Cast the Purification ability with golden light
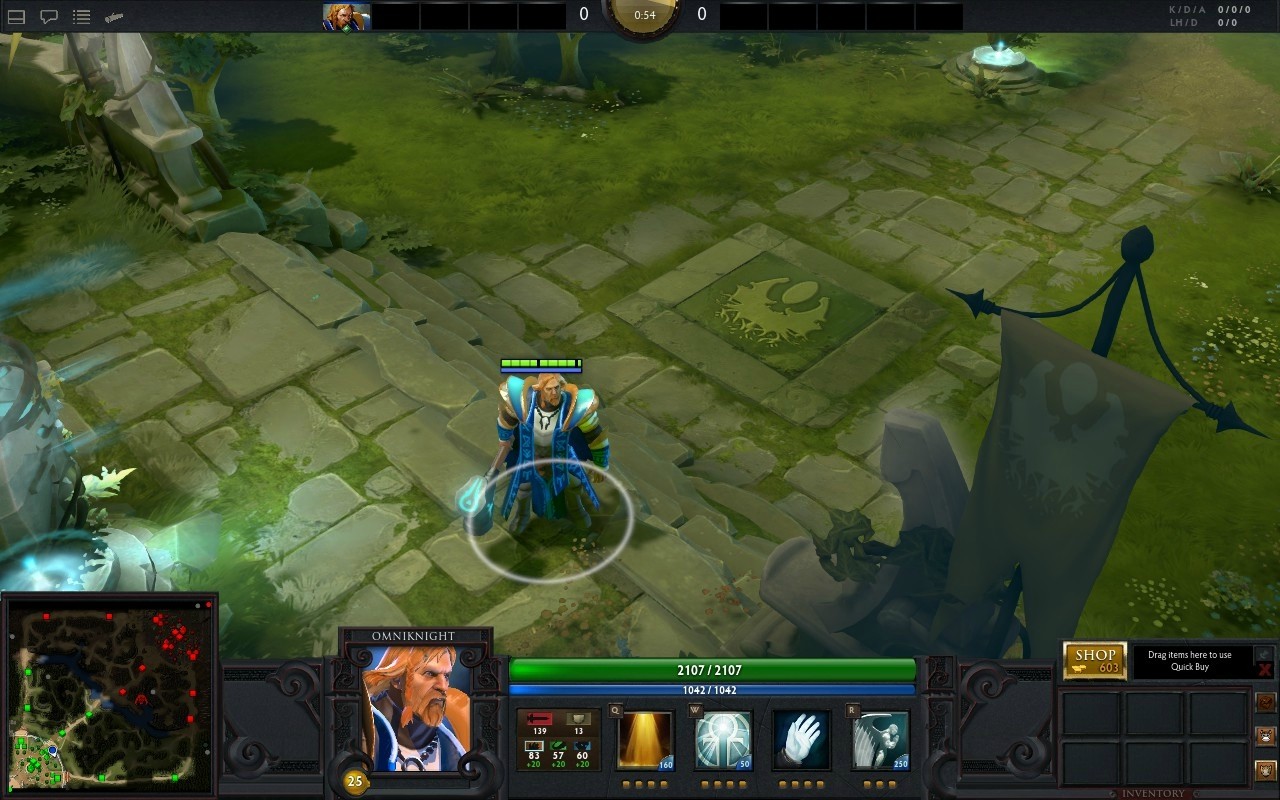The height and width of the screenshot is (800, 1280). coord(645,740)
